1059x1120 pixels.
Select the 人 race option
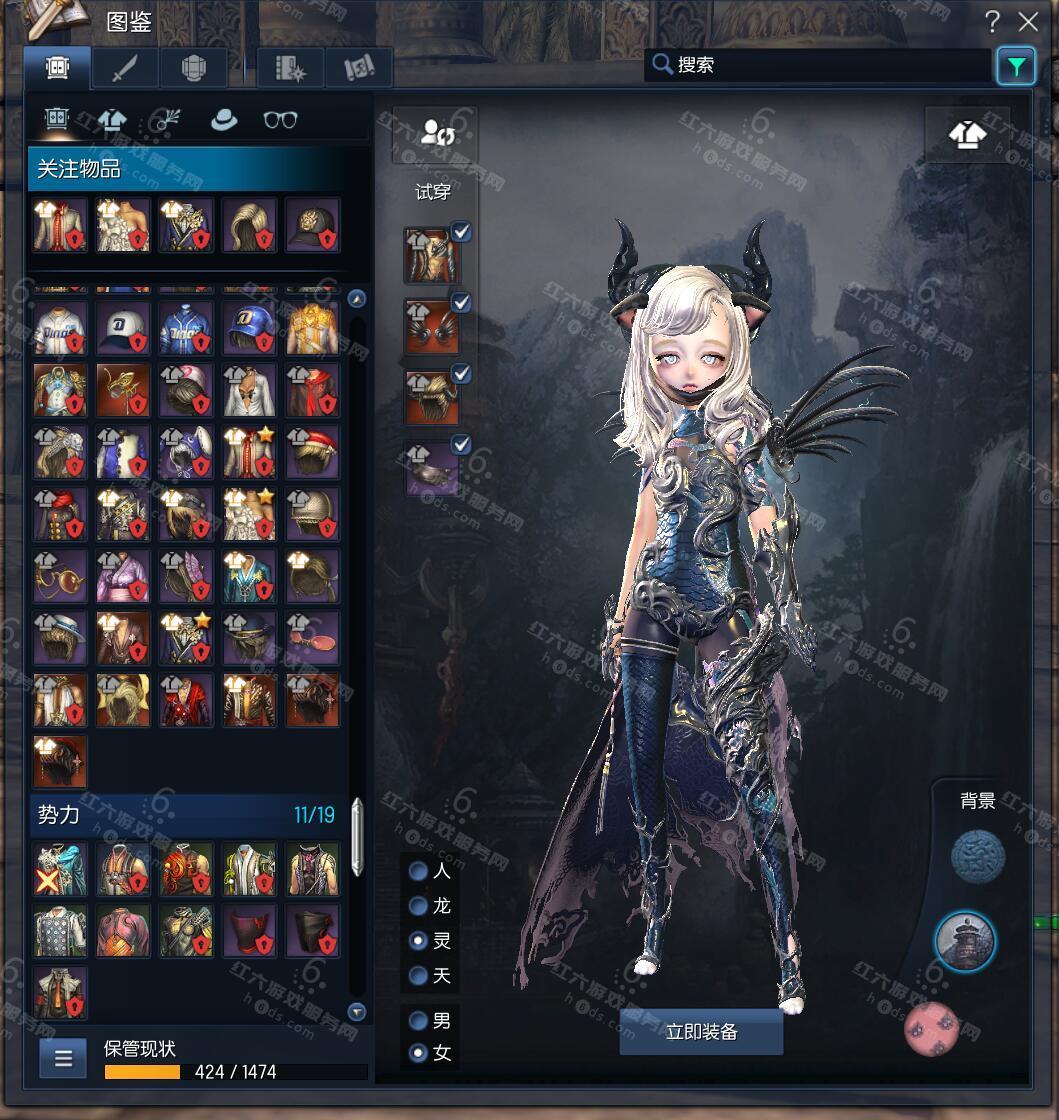(419, 871)
